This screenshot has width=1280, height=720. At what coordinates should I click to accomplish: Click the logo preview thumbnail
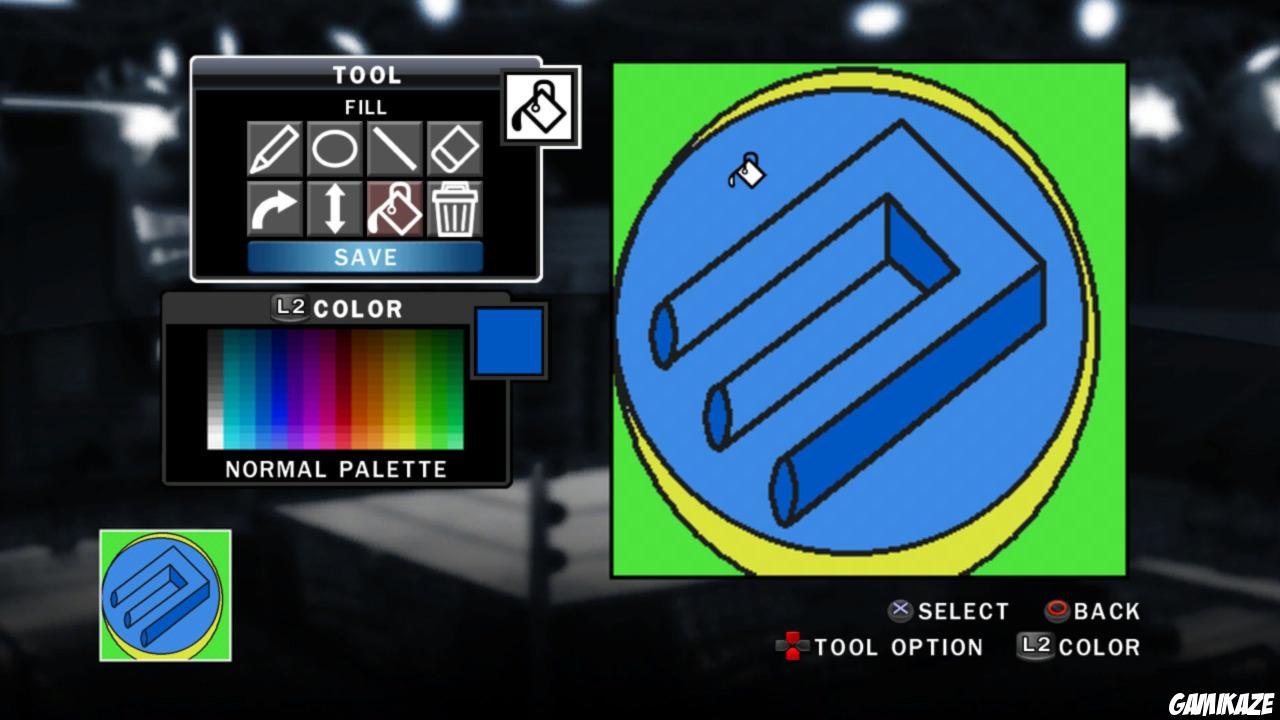click(162, 594)
